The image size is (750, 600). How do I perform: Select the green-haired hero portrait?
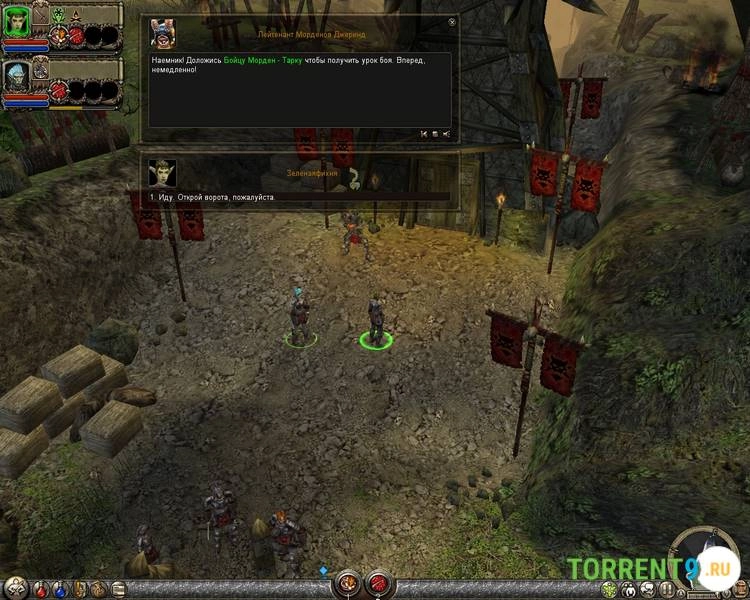click(17, 21)
